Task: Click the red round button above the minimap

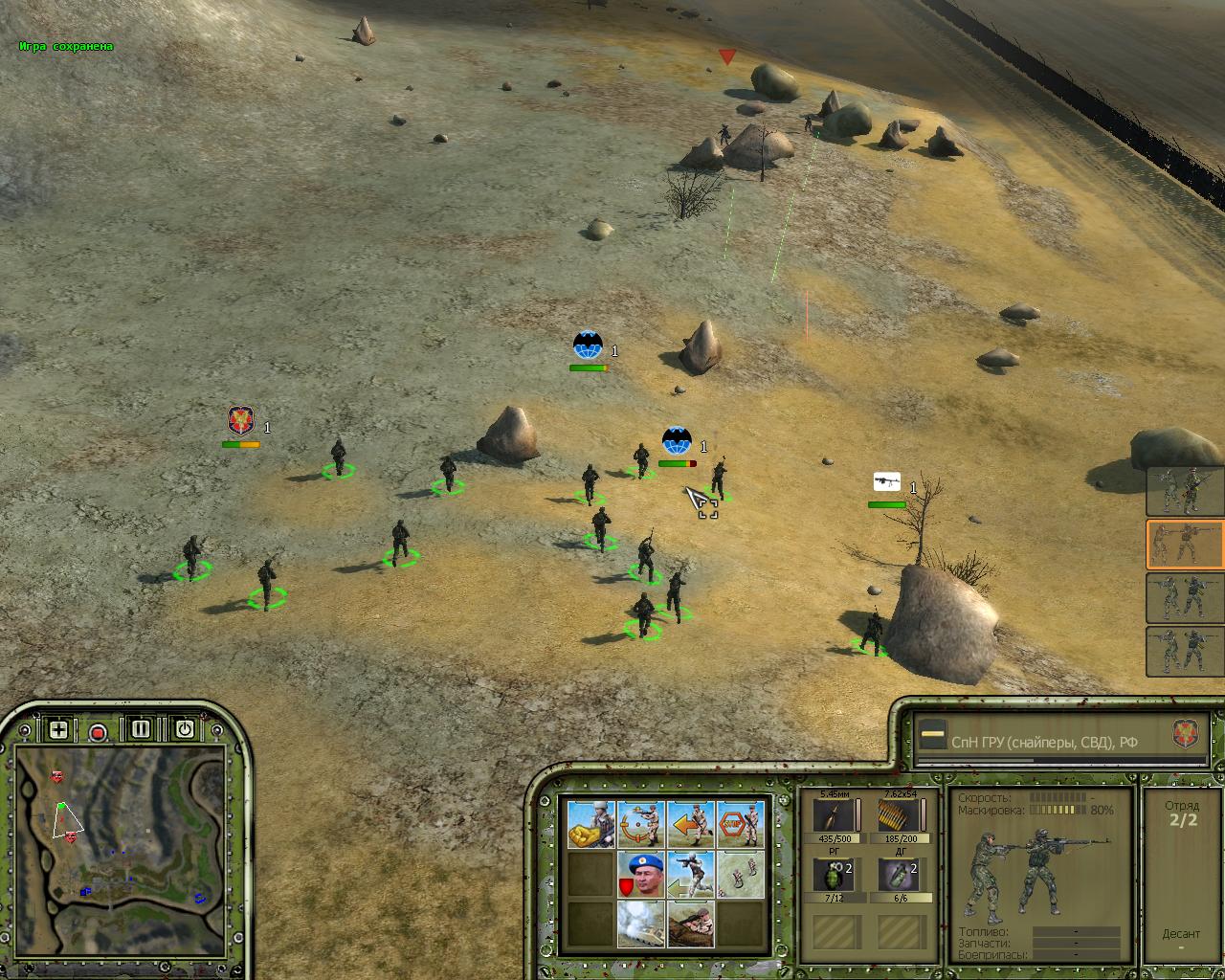Action: (98, 733)
